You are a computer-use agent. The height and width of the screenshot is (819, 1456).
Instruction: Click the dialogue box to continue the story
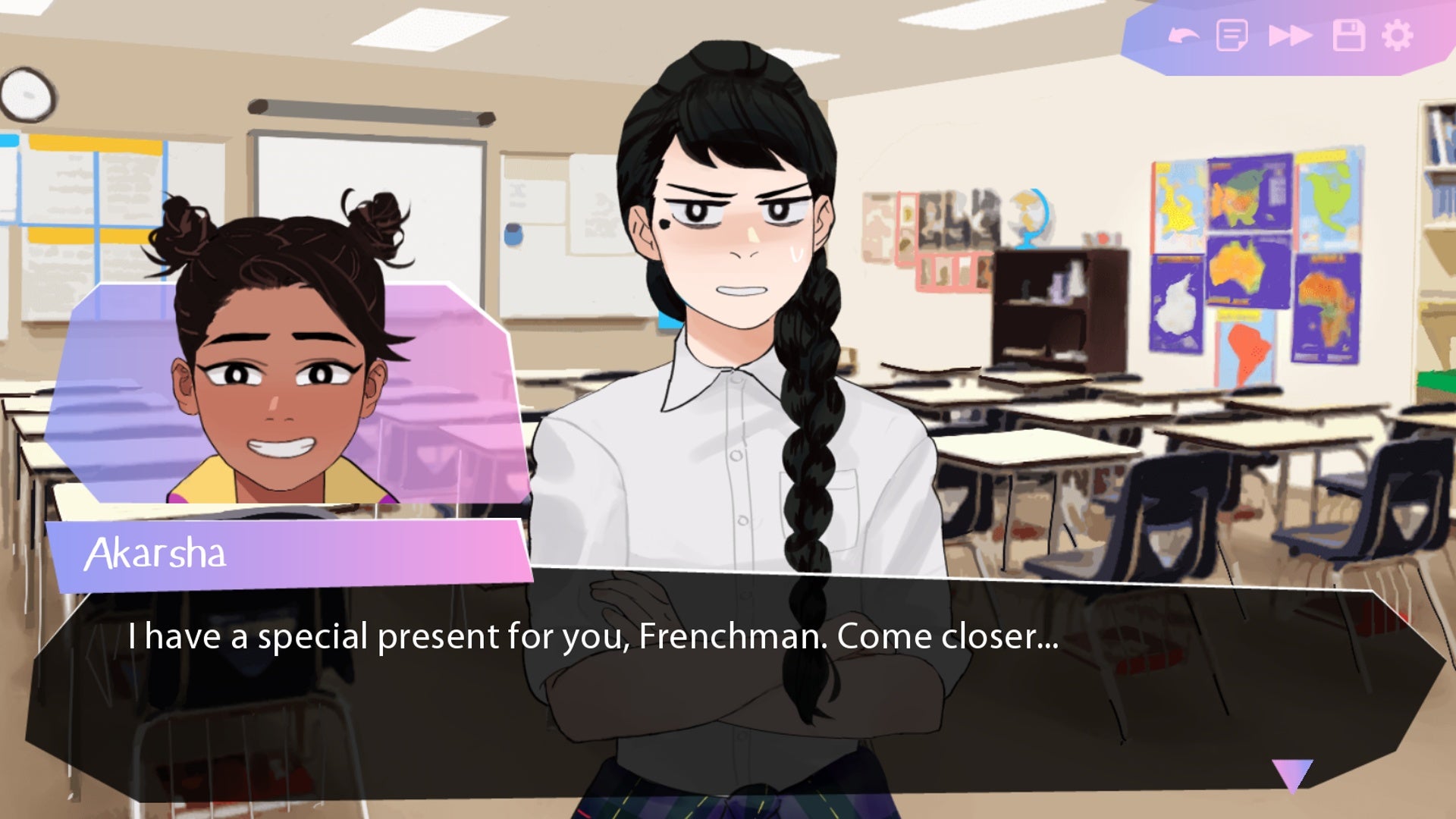728,682
